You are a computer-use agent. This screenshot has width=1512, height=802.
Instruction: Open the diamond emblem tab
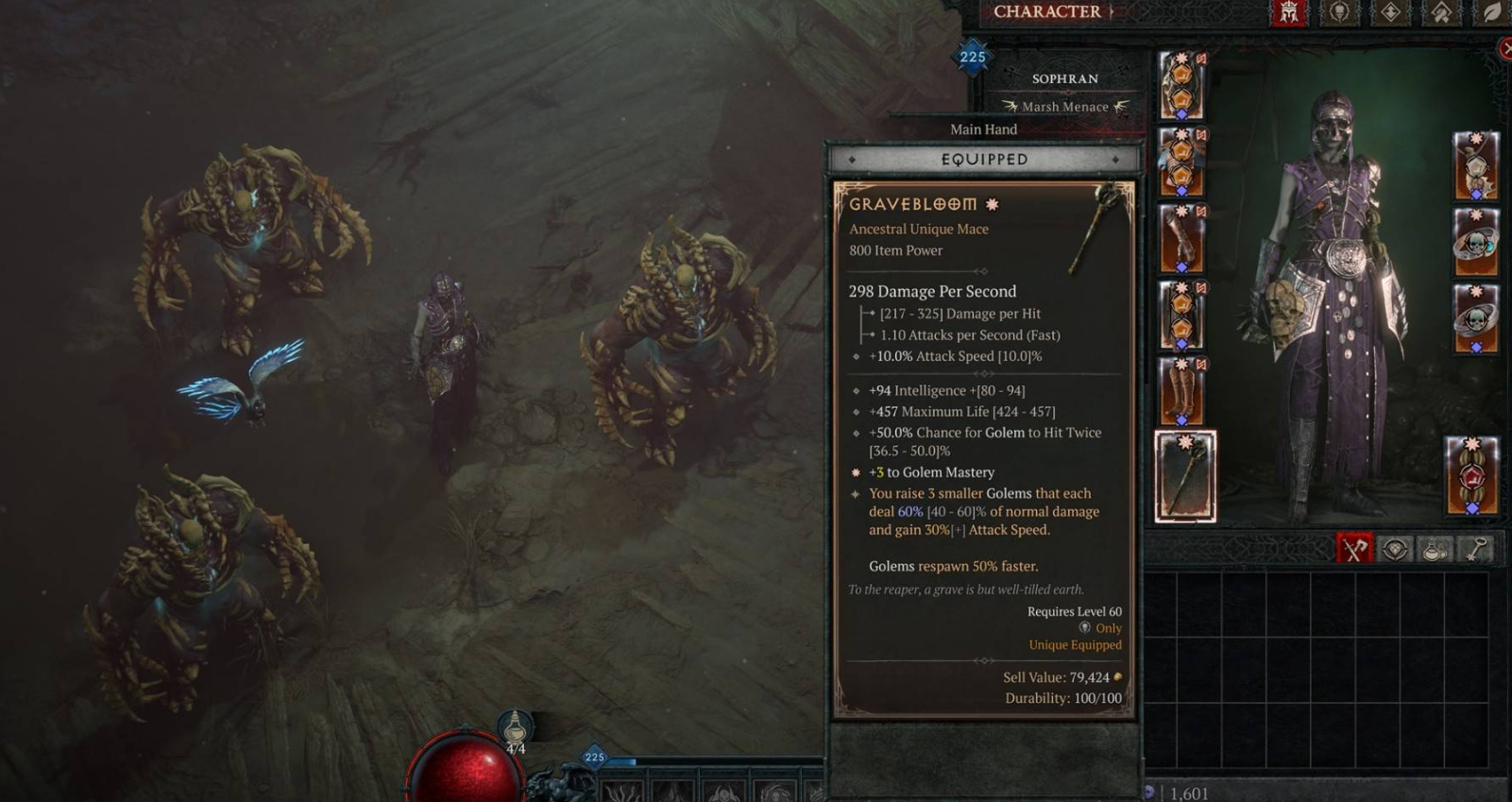[1390, 12]
